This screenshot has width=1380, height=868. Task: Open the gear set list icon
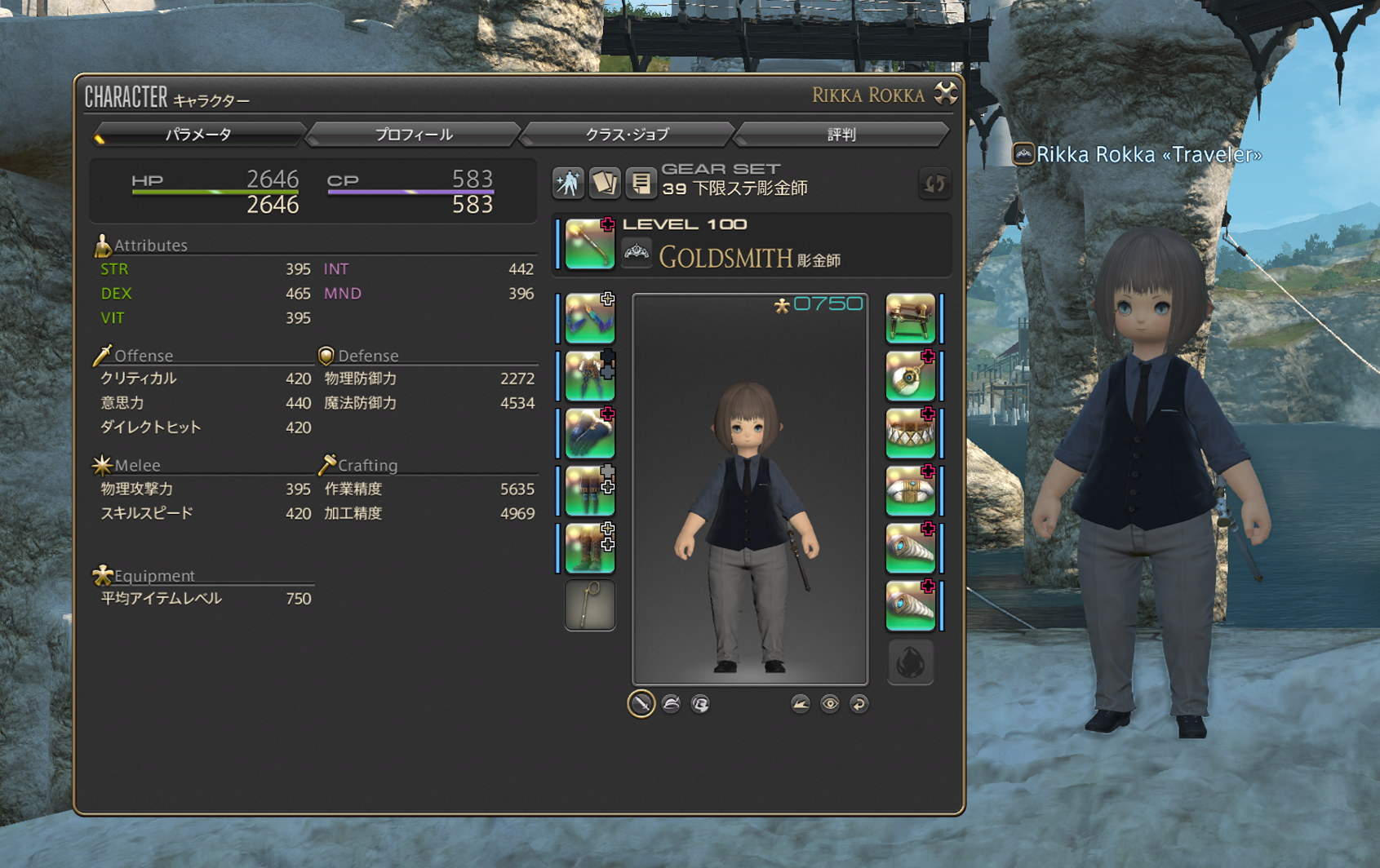click(641, 183)
